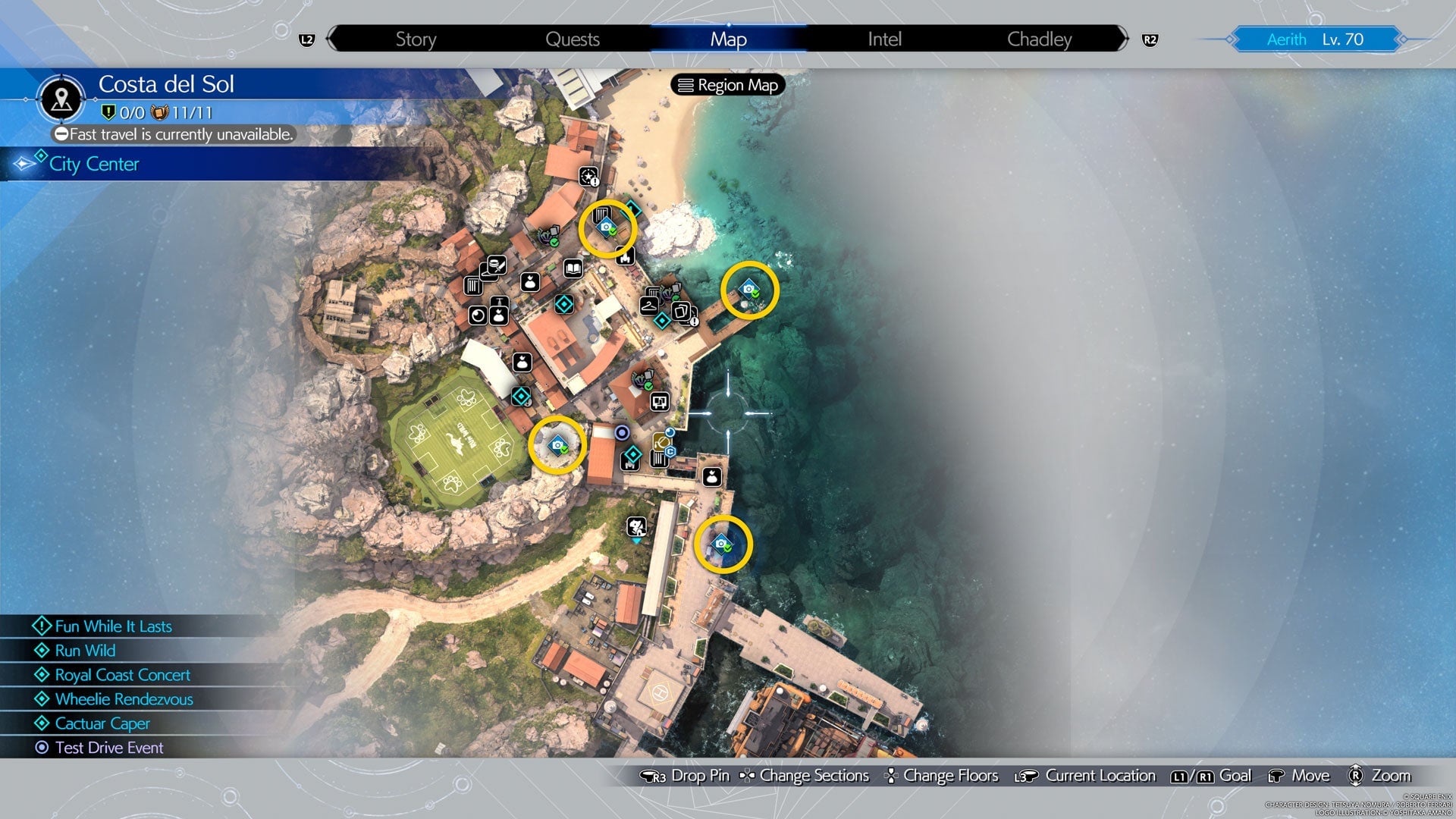
Task: Select the cyan fast travel diamond near the soccer field
Action: point(522,396)
